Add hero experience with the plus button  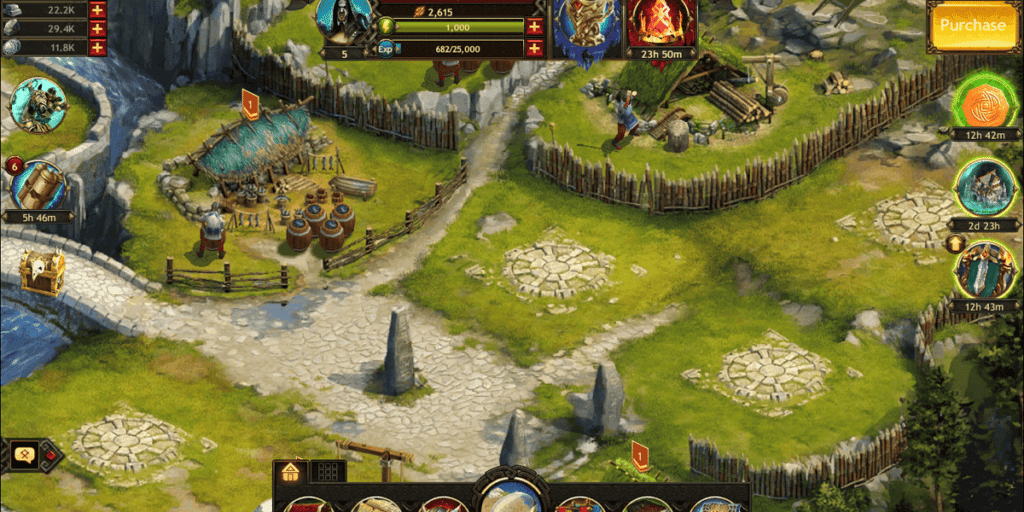(x=534, y=48)
